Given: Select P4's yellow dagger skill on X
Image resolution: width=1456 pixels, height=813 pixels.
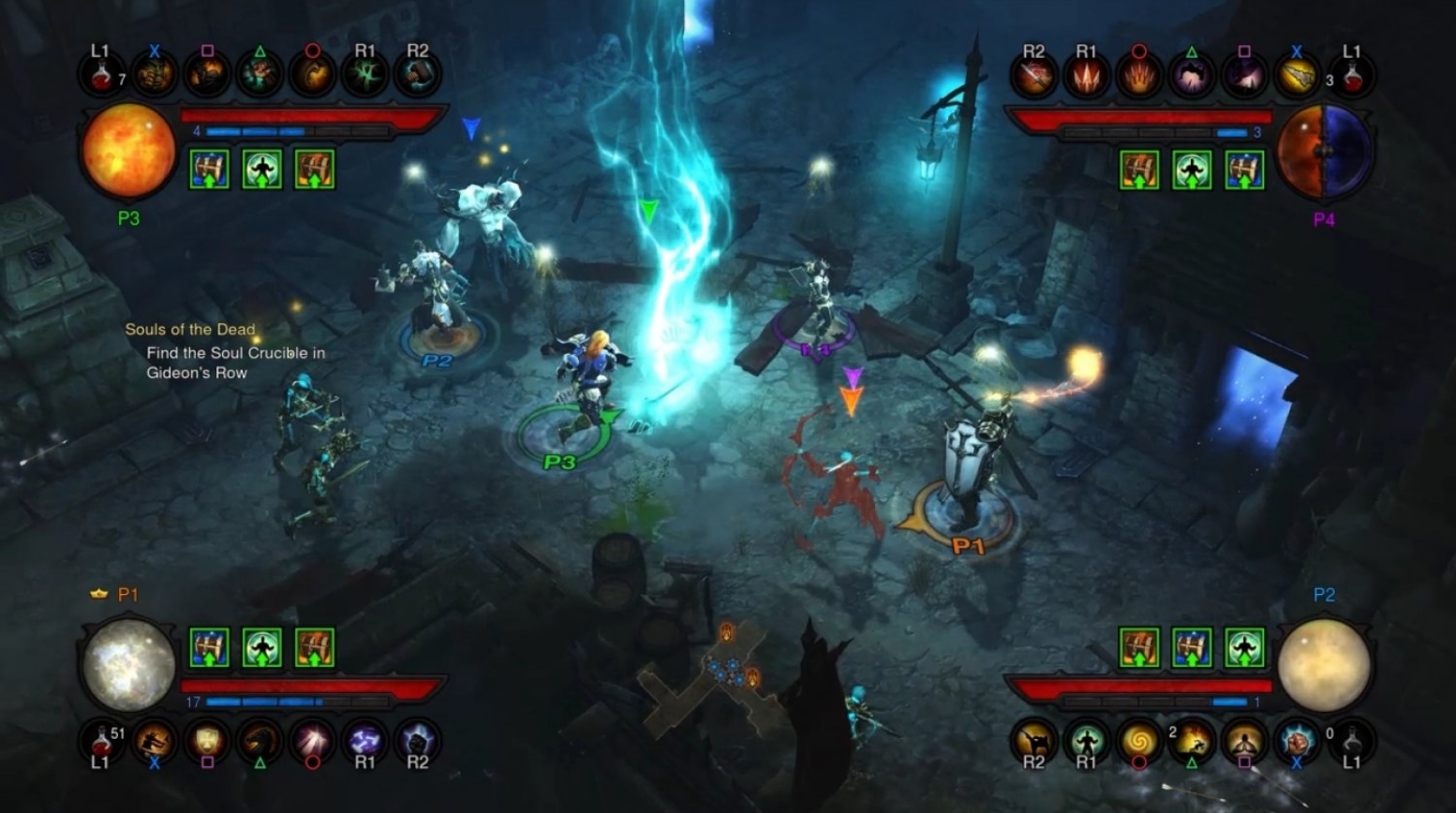Looking at the screenshot, I should click(1297, 75).
